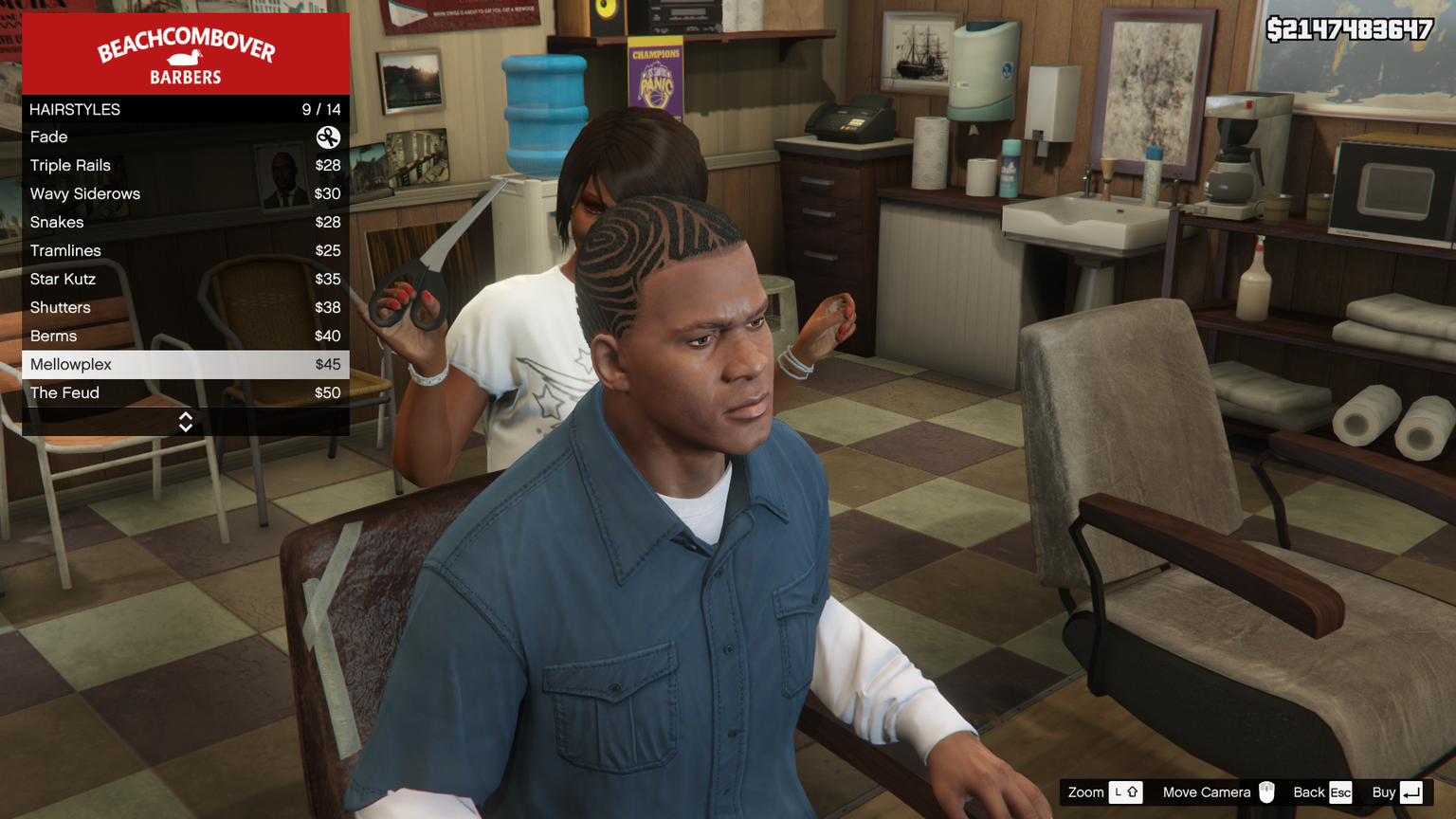Pick the Shutters hairstyle
This screenshot has width=1456, height=819.
point(185,308)
